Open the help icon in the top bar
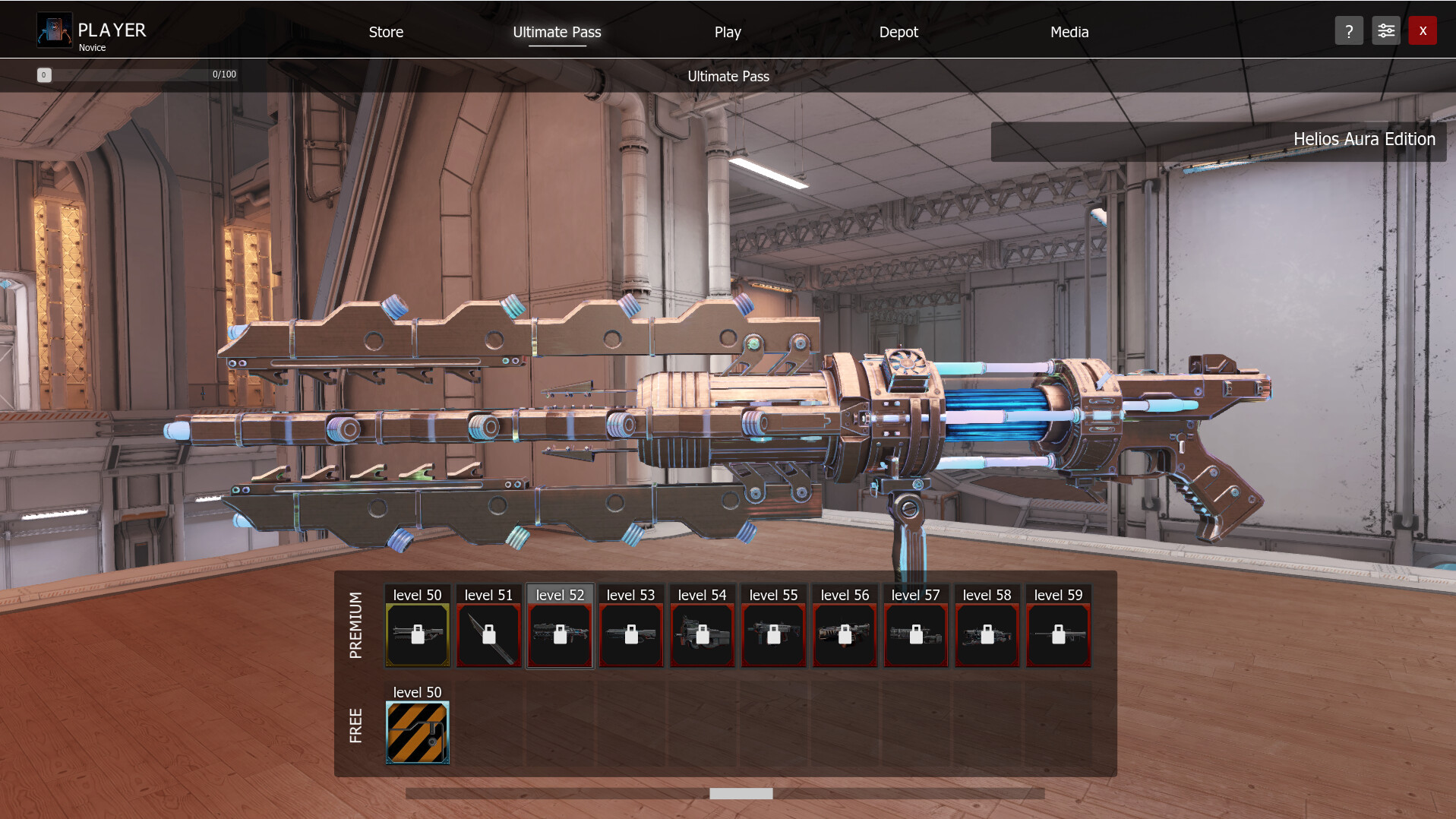 tap(1348, 30)
